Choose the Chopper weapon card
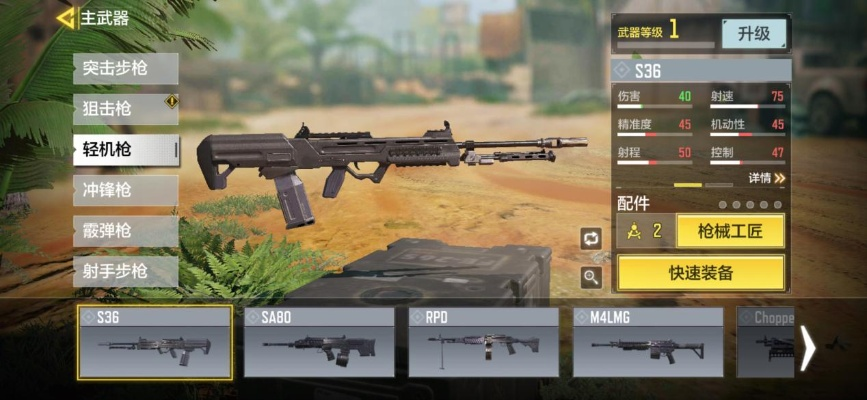867x400 pixels. click(766, 343)
